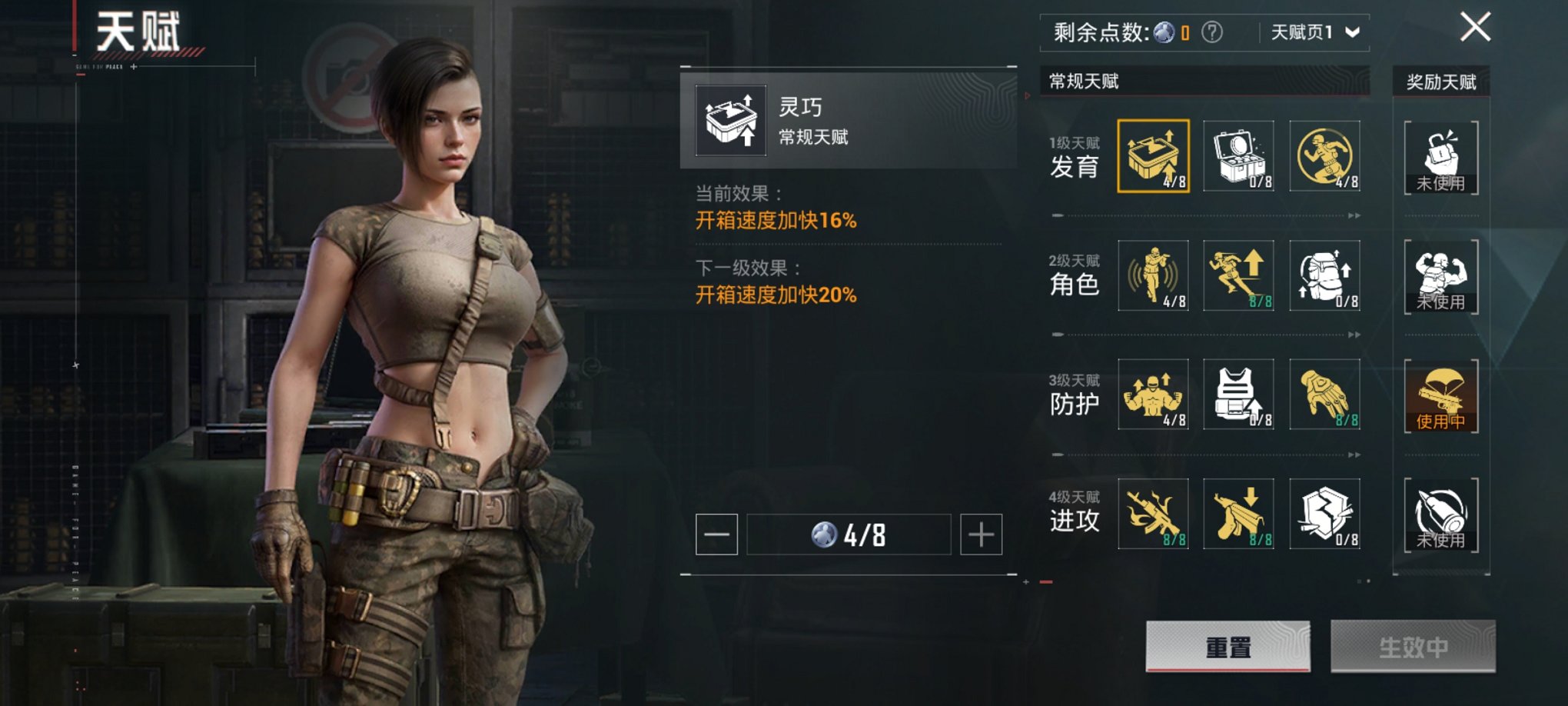The height and width of the screenshot is (706, 1568).
Task: Choose the flexing muscular figure talent in 防护 row
Action: click(x=1153, y=395)
